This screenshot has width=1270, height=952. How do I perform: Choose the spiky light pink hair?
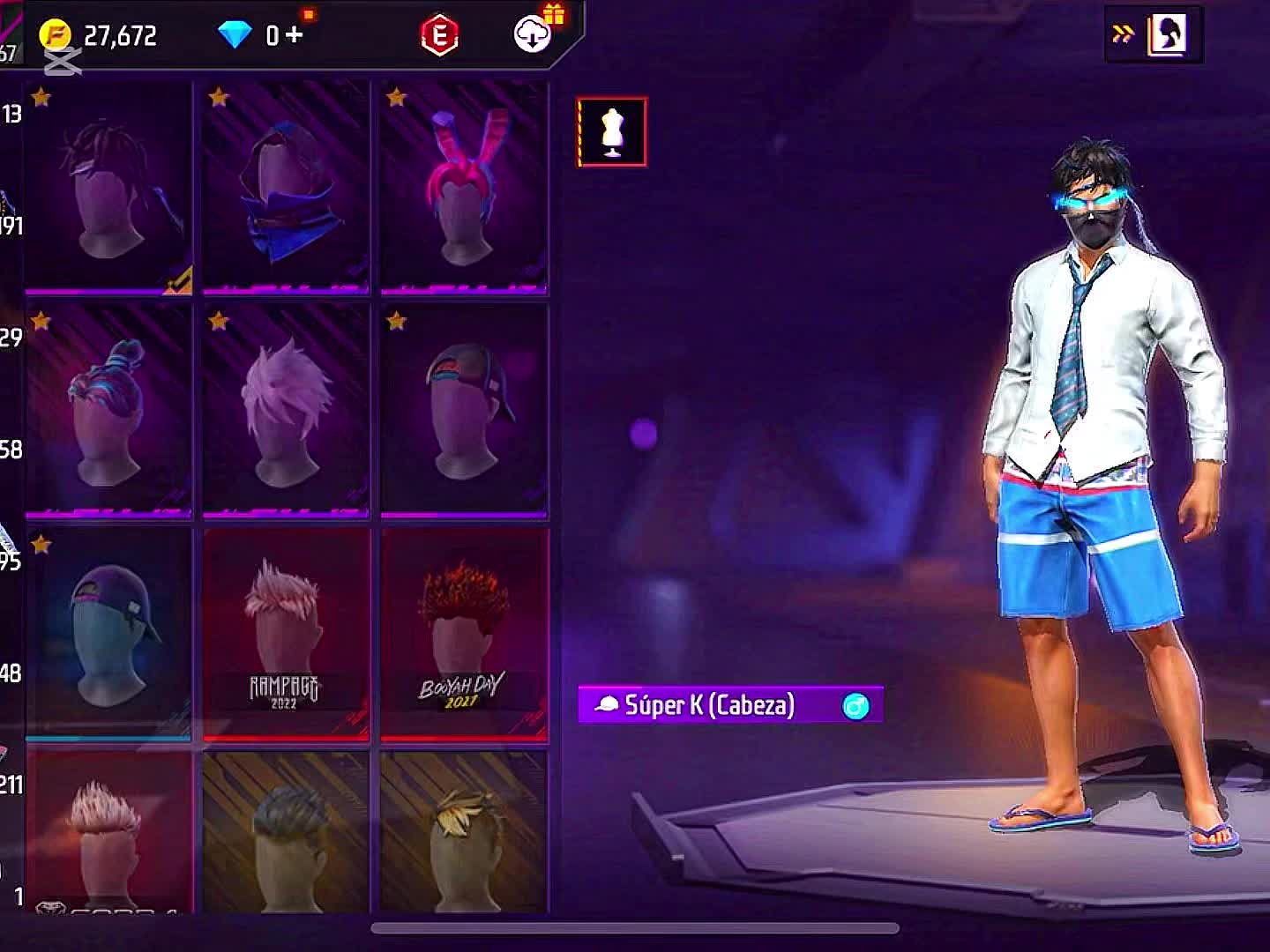286,410
